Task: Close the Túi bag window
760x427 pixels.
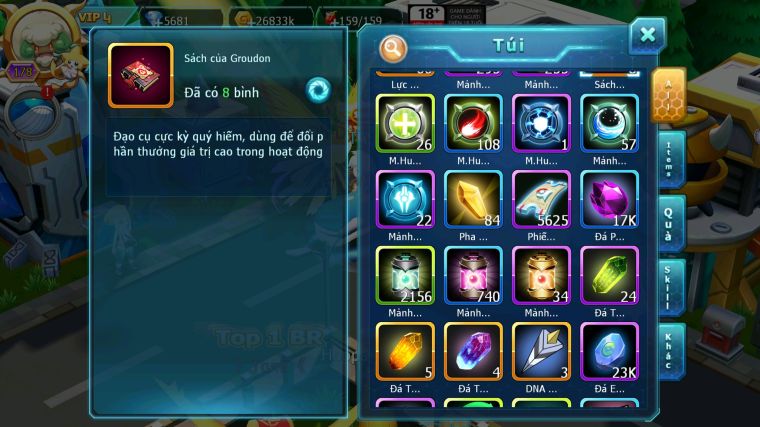Action: tap(647, 36)
